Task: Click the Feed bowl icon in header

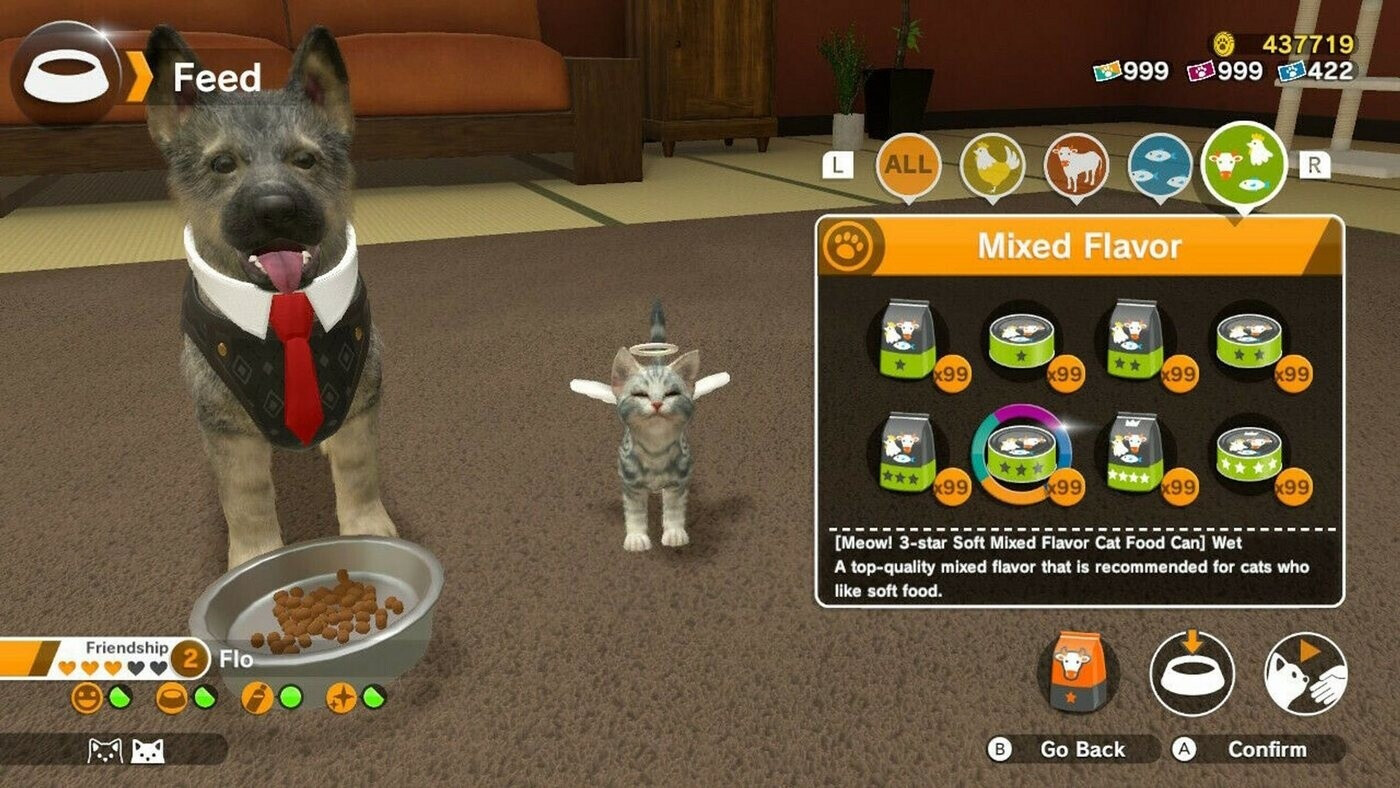Action: click(66, 74)
